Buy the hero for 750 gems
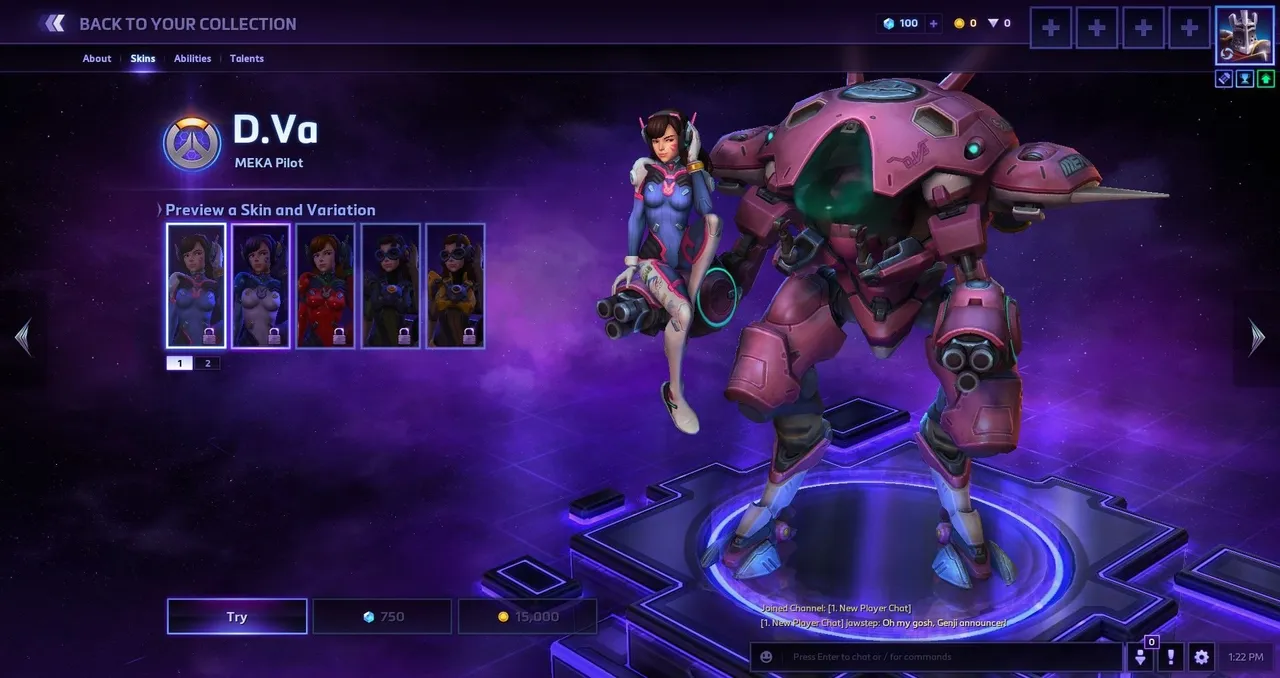Screen dimensions: 1280x678 tap(383, 616)
